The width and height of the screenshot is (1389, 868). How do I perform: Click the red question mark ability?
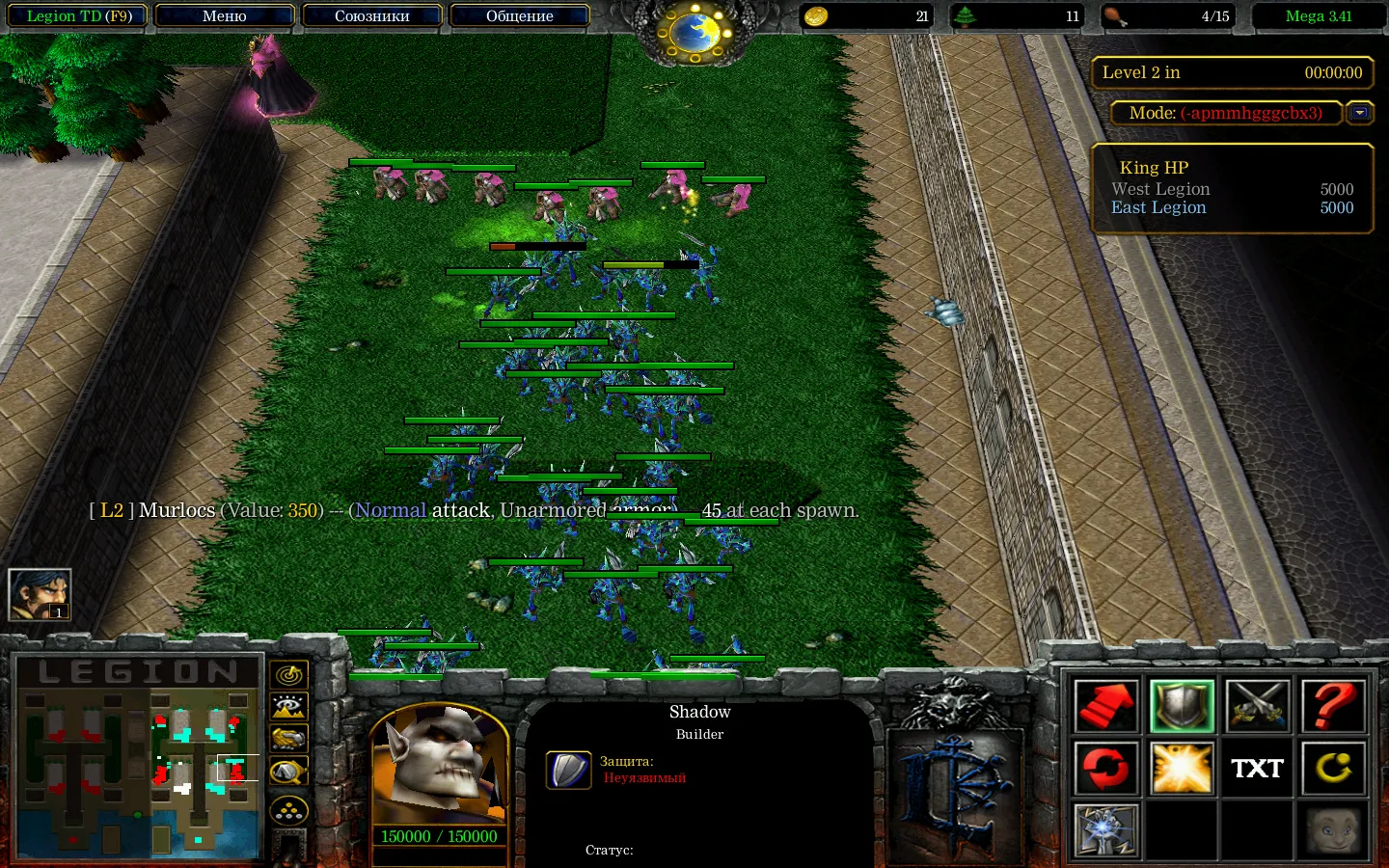(1333, 706)
